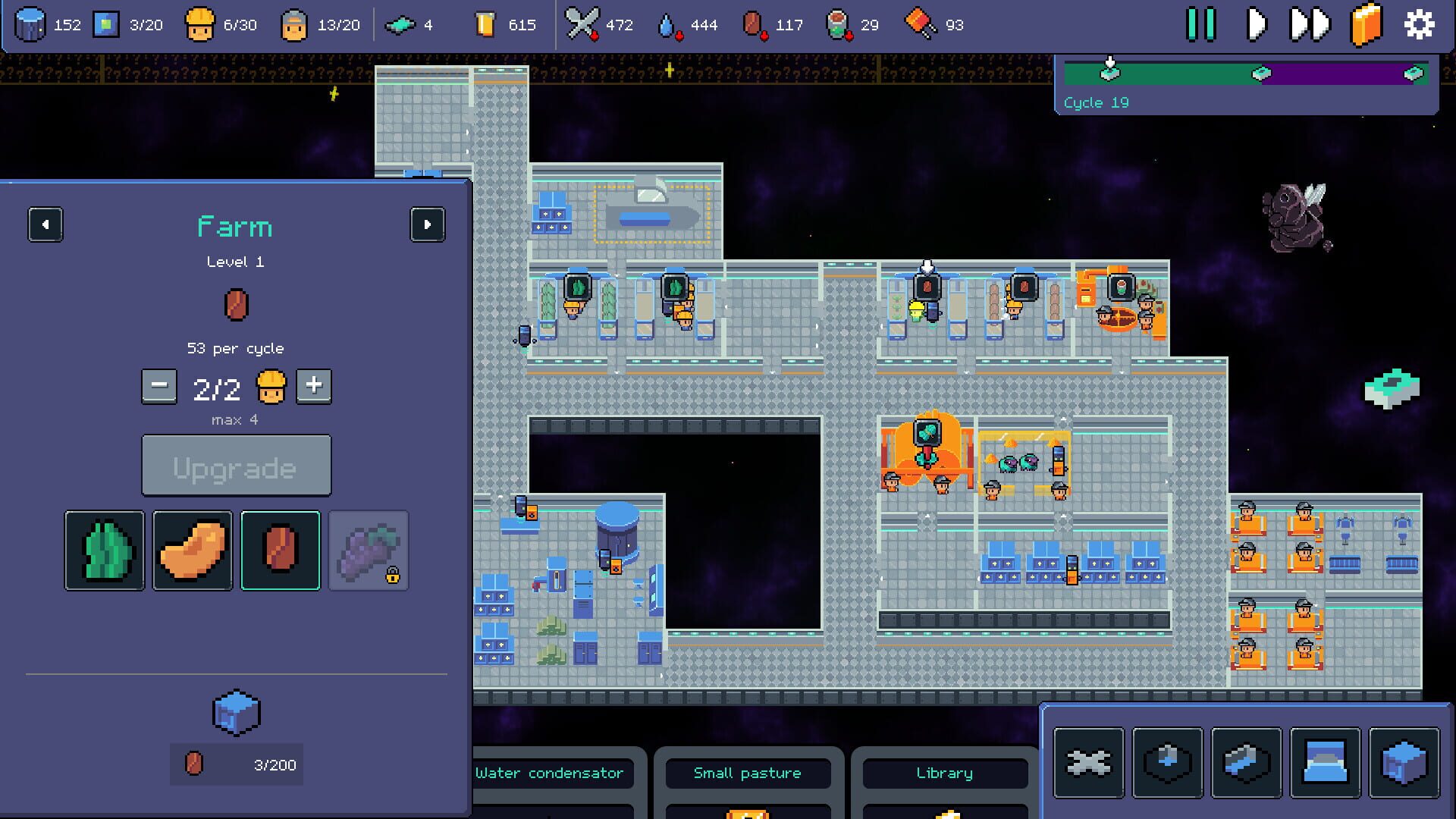
Task: Click the grayed Upgrade button
Action: 236,465
